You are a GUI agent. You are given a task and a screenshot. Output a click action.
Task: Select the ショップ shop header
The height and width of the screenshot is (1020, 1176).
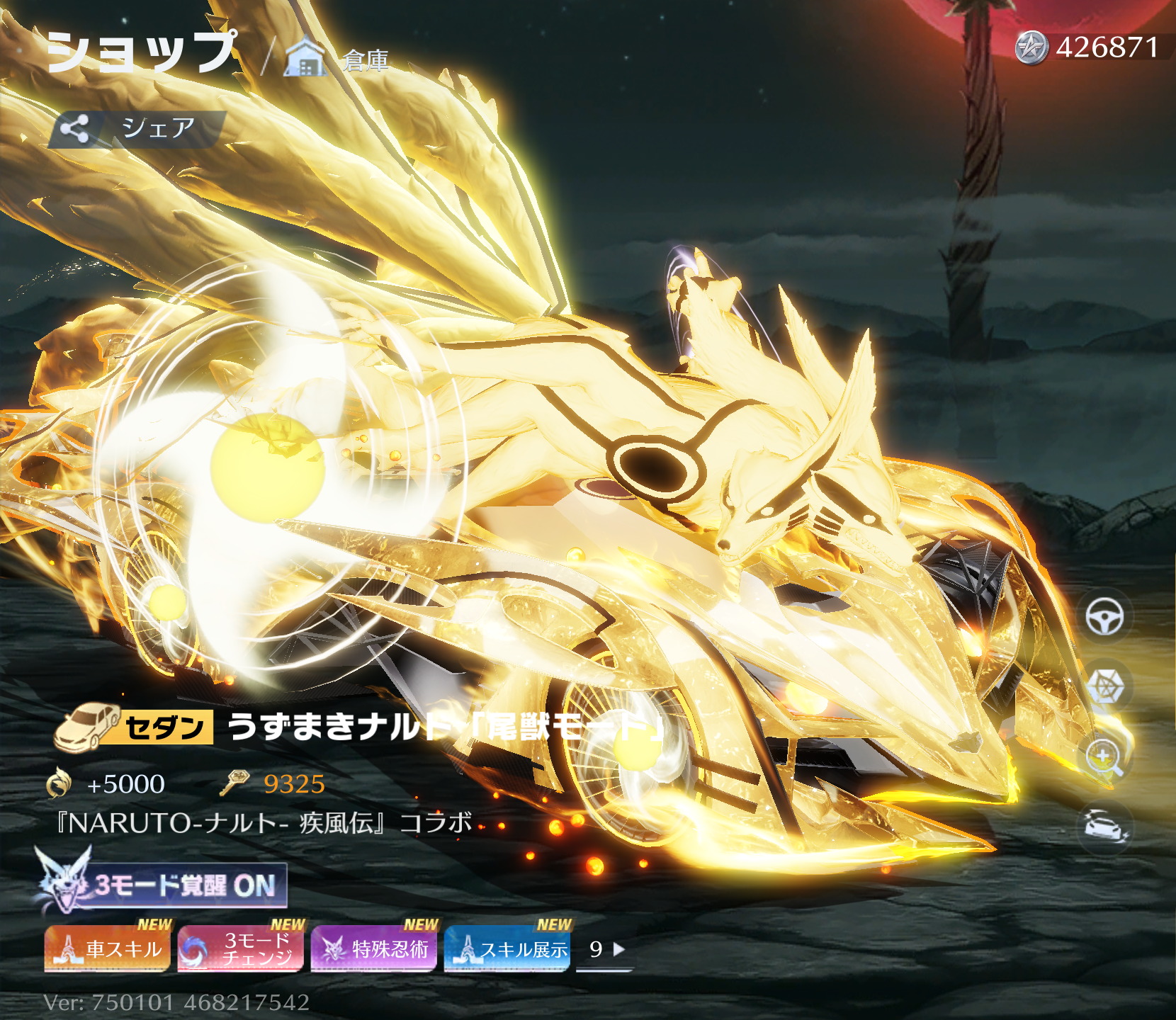[141, 52]
